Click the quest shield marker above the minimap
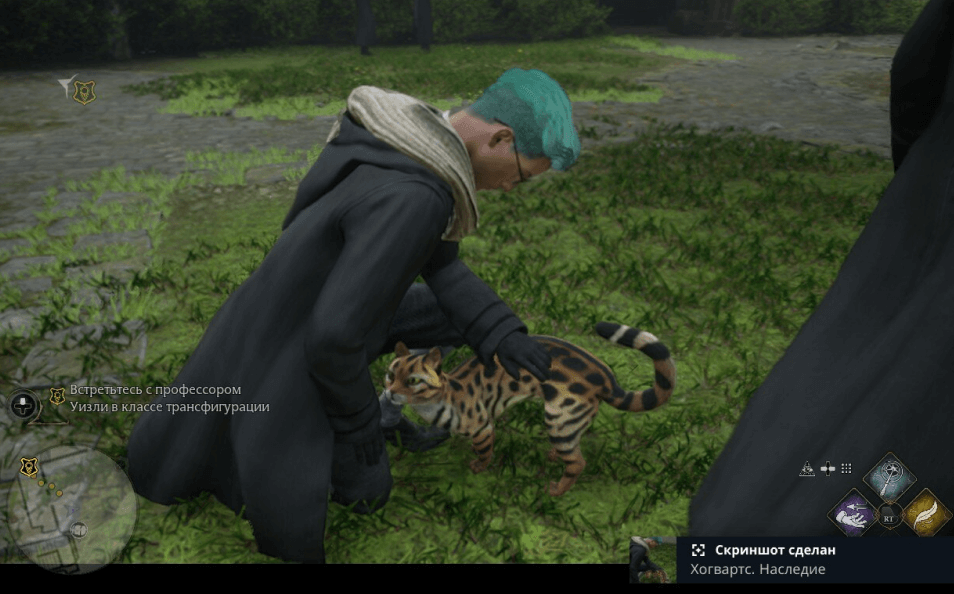Viewport: 954px width, 594px height. [x=29, y=467]
